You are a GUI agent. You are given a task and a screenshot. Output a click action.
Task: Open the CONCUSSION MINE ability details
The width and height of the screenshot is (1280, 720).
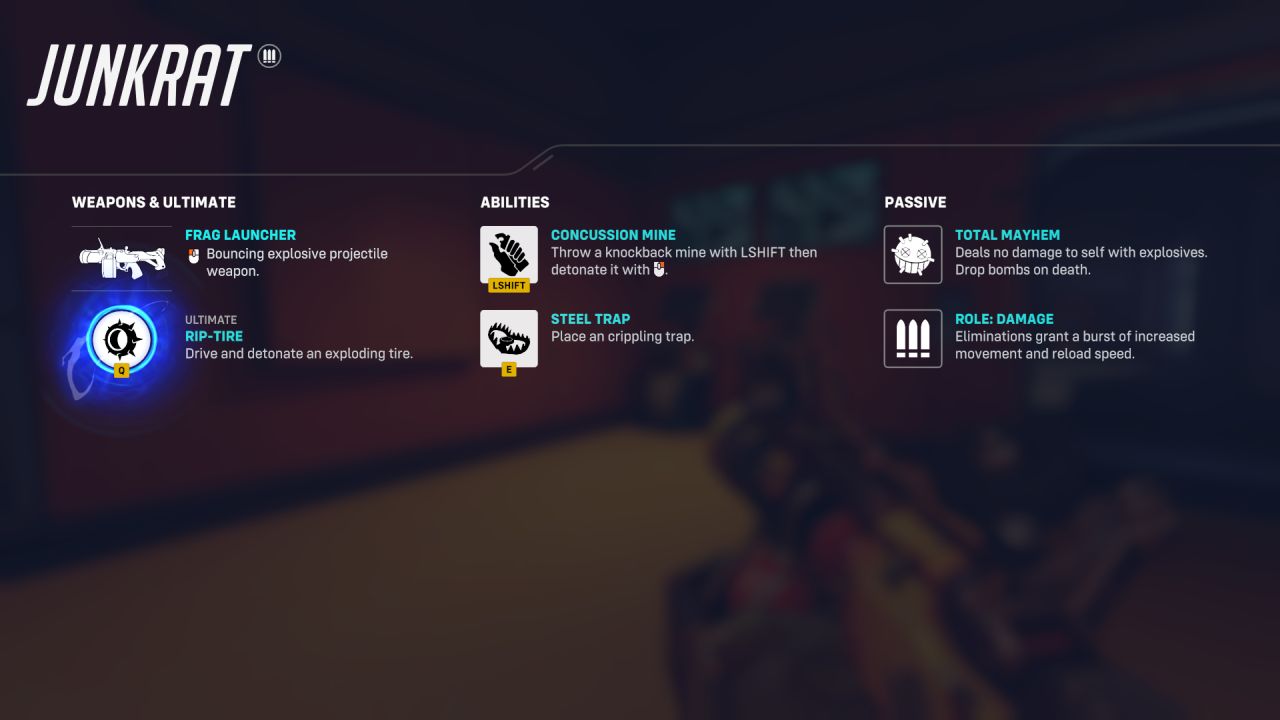[613, 234]
